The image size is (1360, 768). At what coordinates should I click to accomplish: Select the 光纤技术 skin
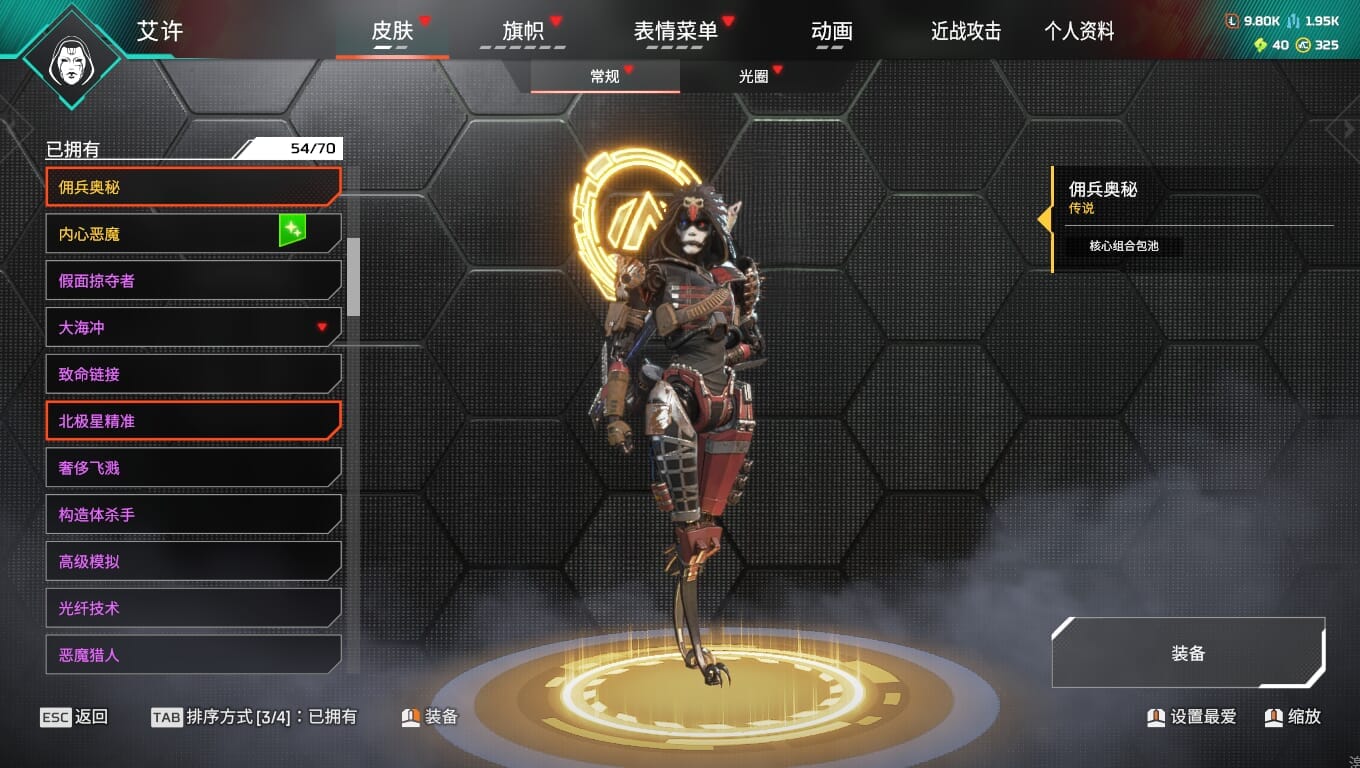(193, 608)
